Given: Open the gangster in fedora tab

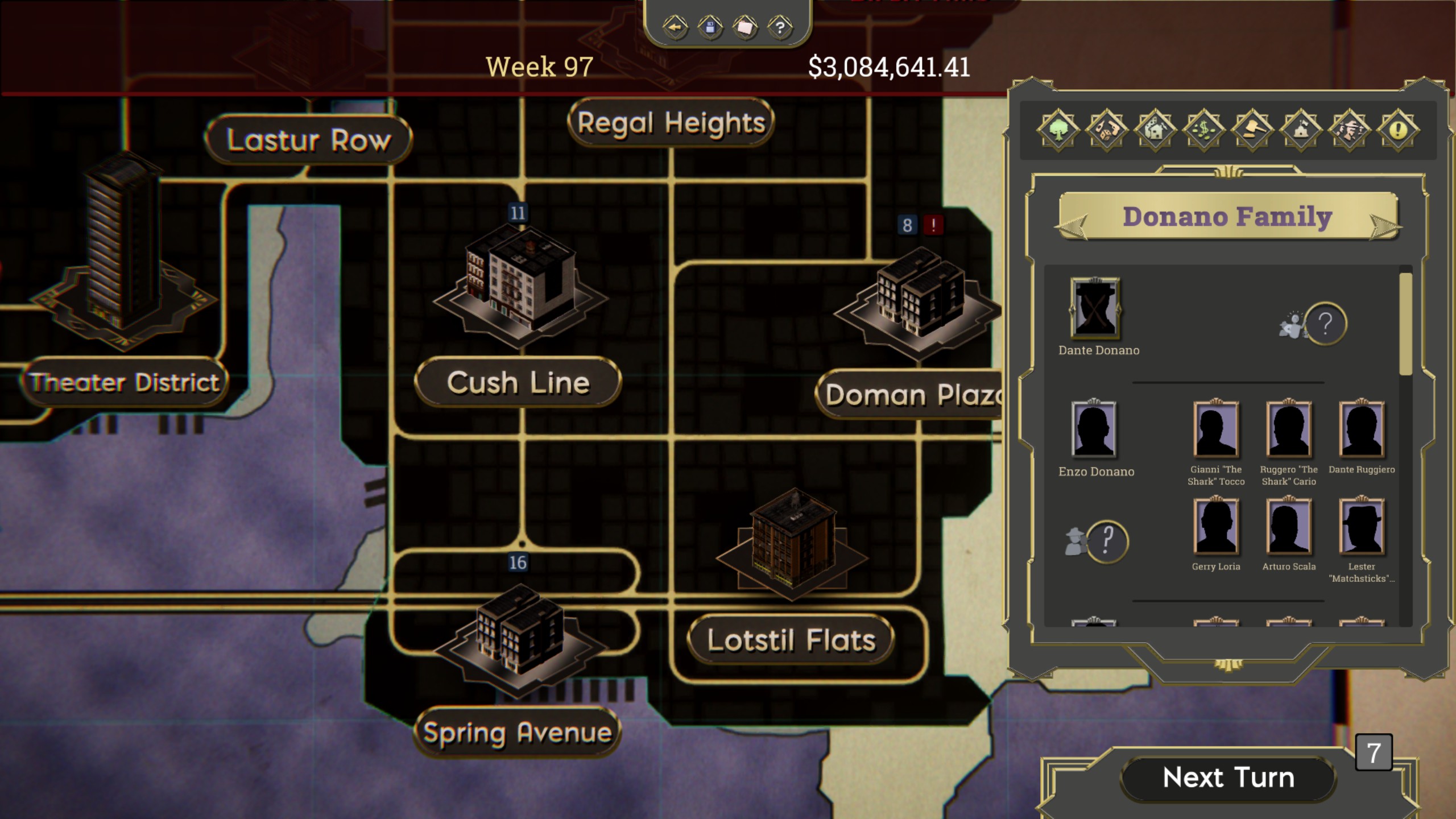Looking at the screenshot, I should [x=1350, y=130].
